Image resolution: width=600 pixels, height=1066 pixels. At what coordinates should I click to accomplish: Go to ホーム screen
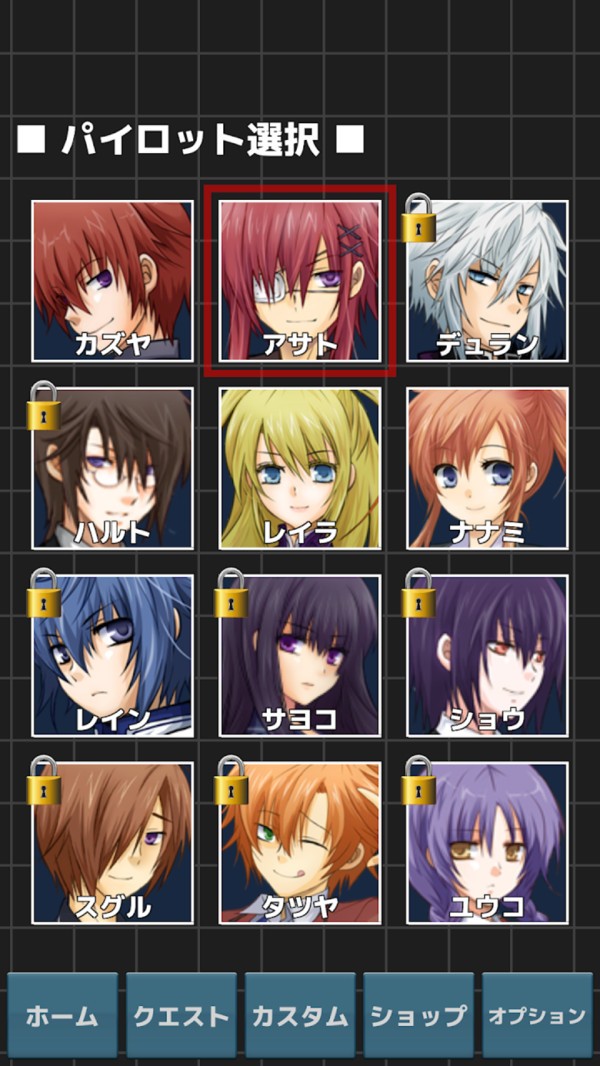(62, 1015)
